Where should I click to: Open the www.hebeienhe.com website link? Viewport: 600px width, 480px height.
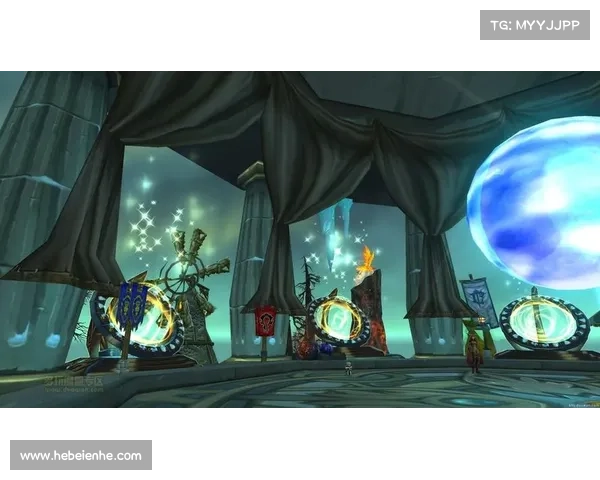80,456
